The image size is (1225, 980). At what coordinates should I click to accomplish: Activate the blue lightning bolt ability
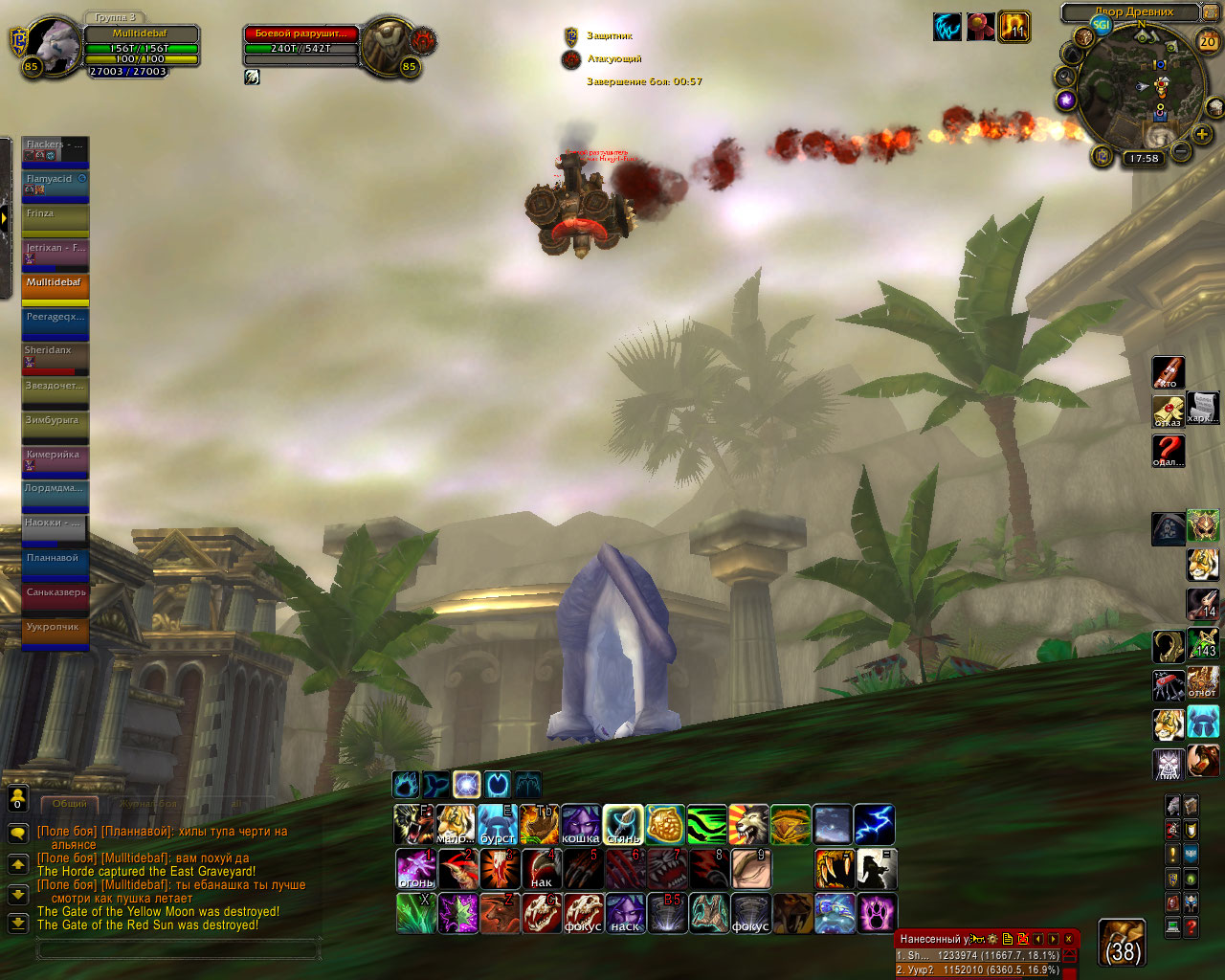[874, 824]
